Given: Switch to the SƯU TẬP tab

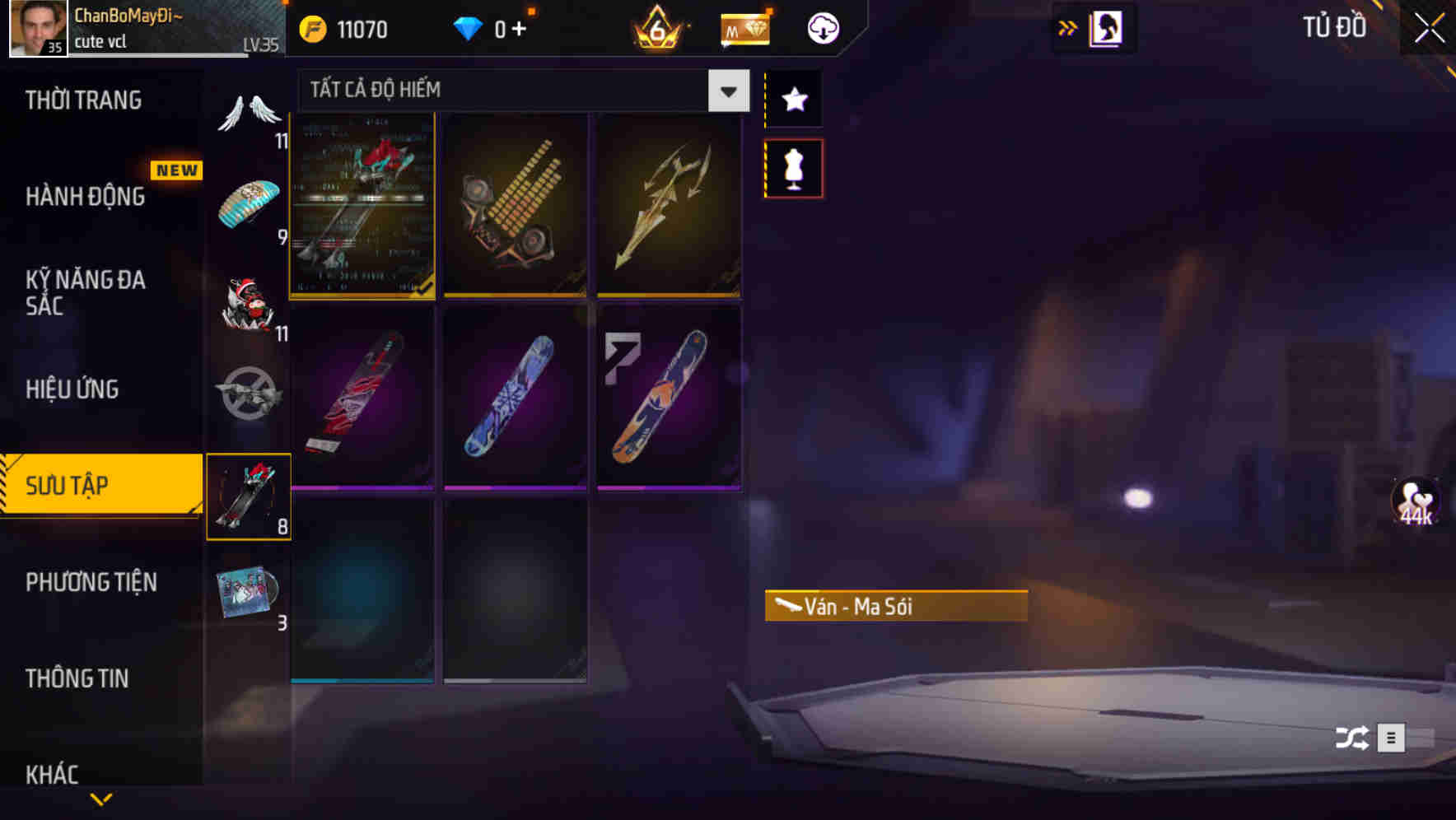Looking at the screenshot, I should point(99,486).
